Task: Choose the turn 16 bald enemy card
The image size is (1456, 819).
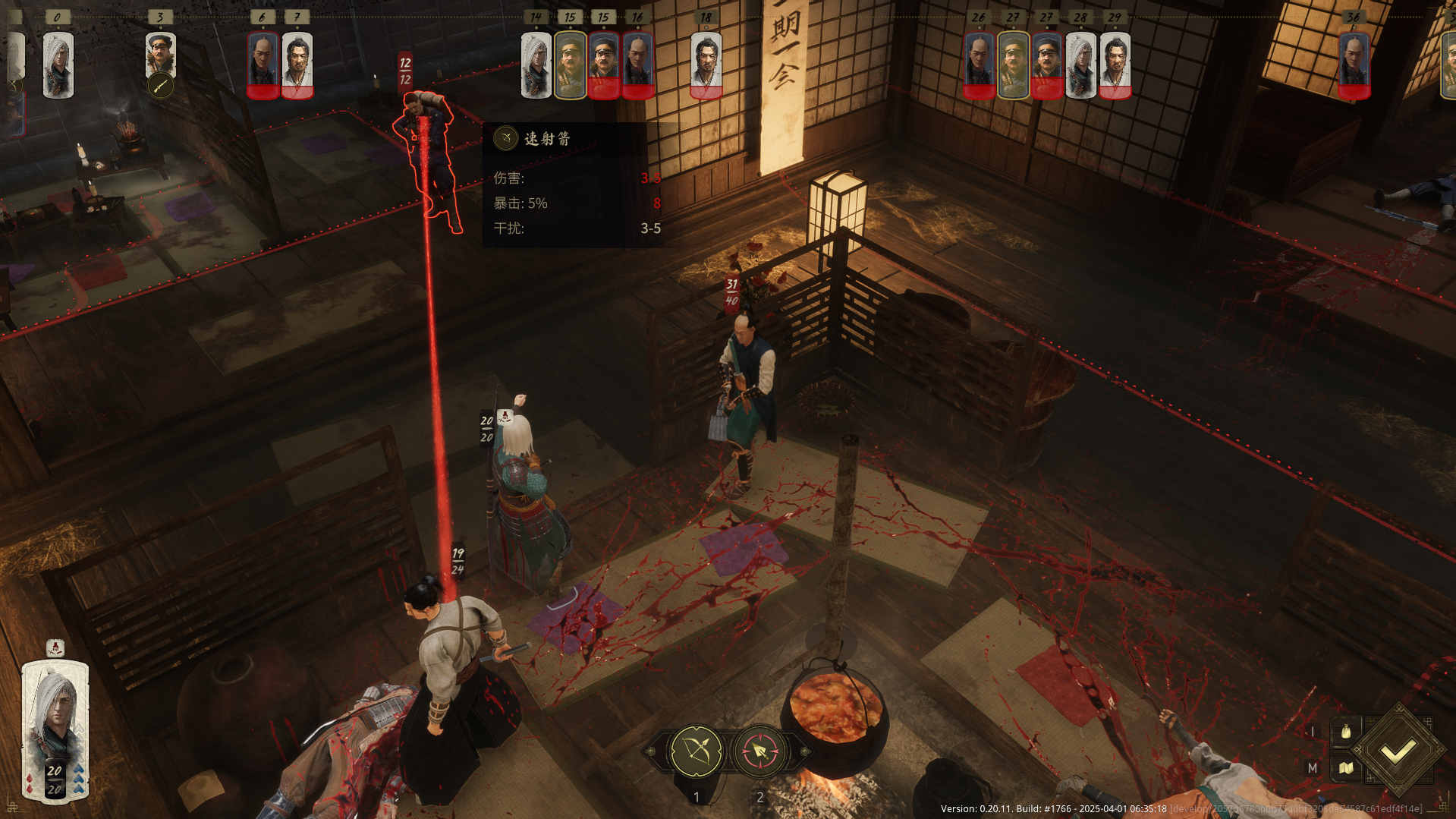Action: (638, 65)
